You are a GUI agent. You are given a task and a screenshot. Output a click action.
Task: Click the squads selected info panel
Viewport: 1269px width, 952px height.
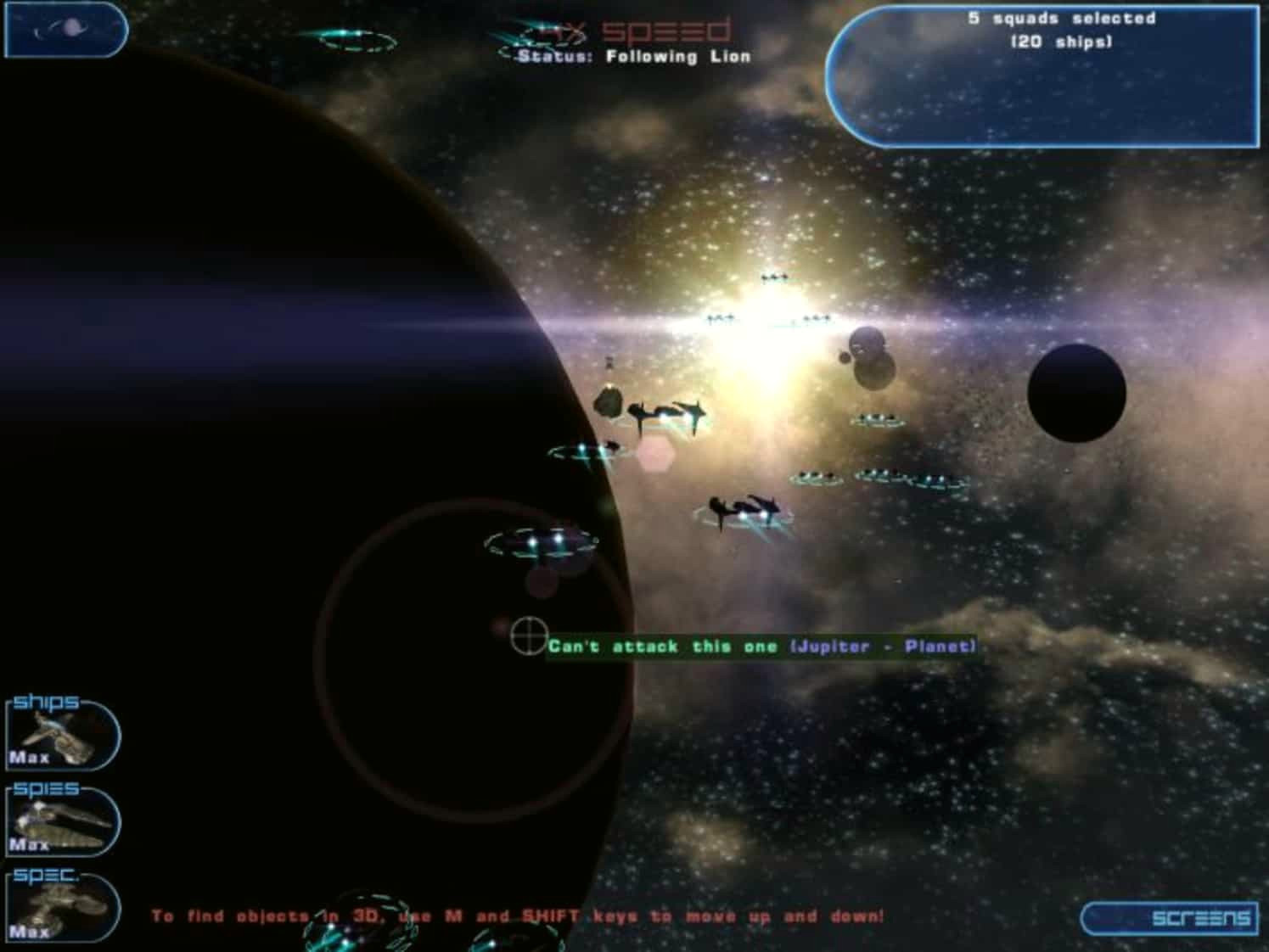[1042, 77]
